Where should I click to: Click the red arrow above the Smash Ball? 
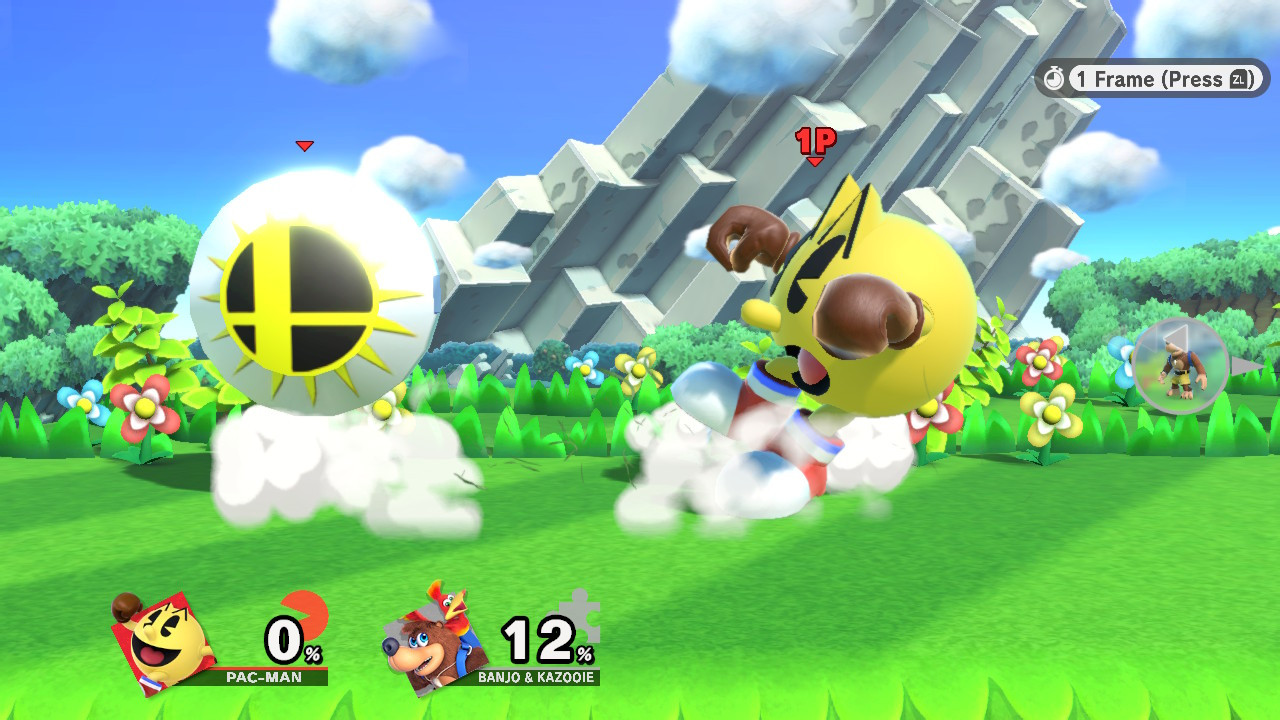point(303,145)
